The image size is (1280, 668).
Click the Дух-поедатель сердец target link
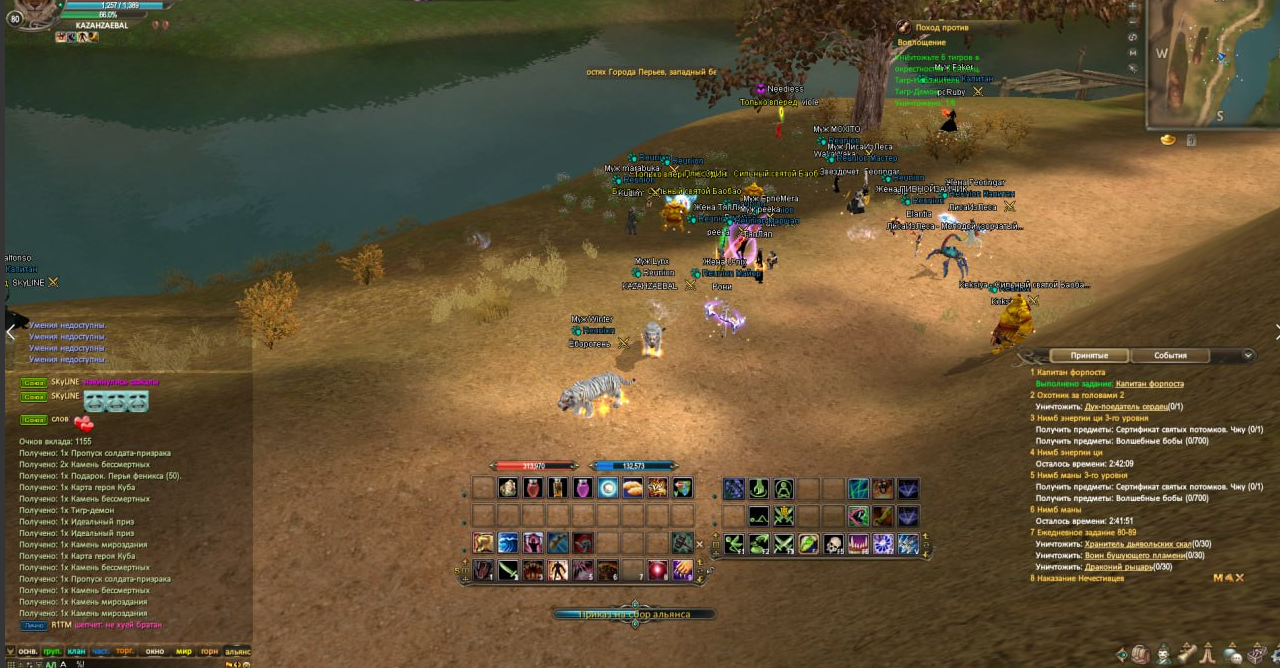(1125, 407)
